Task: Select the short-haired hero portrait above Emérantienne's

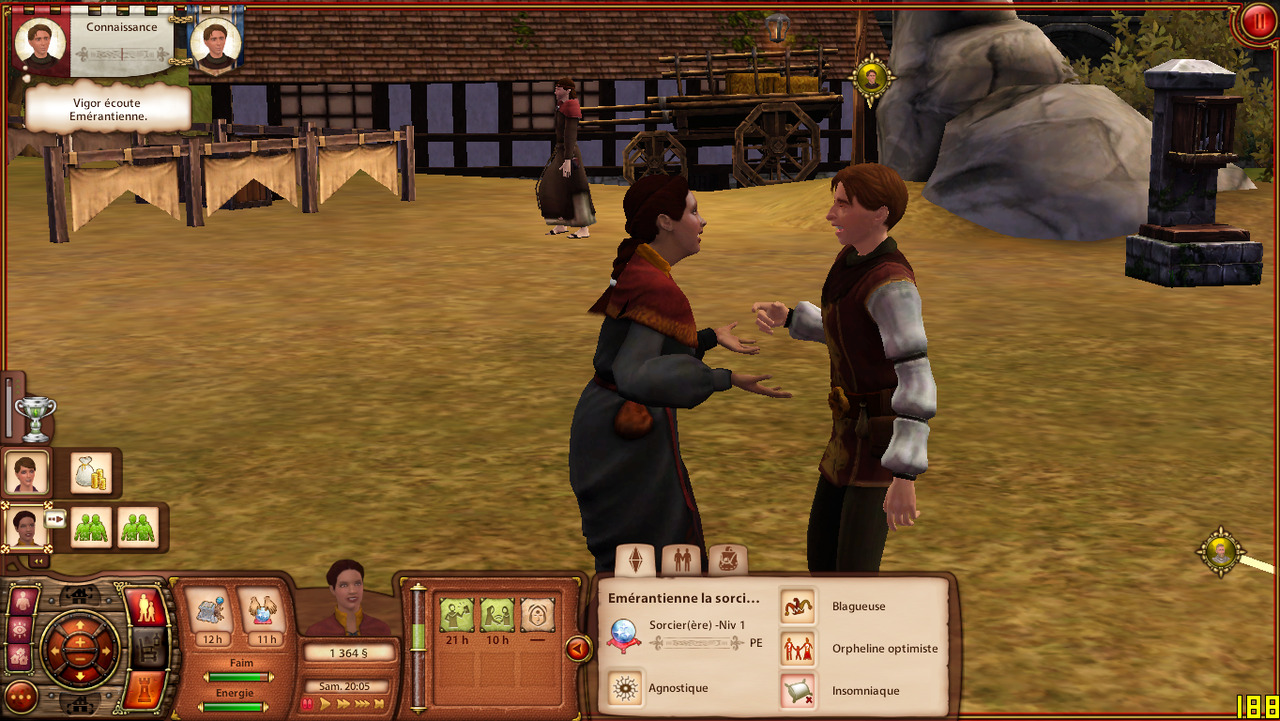Action: pyautogui.click(x=27, y=472)
